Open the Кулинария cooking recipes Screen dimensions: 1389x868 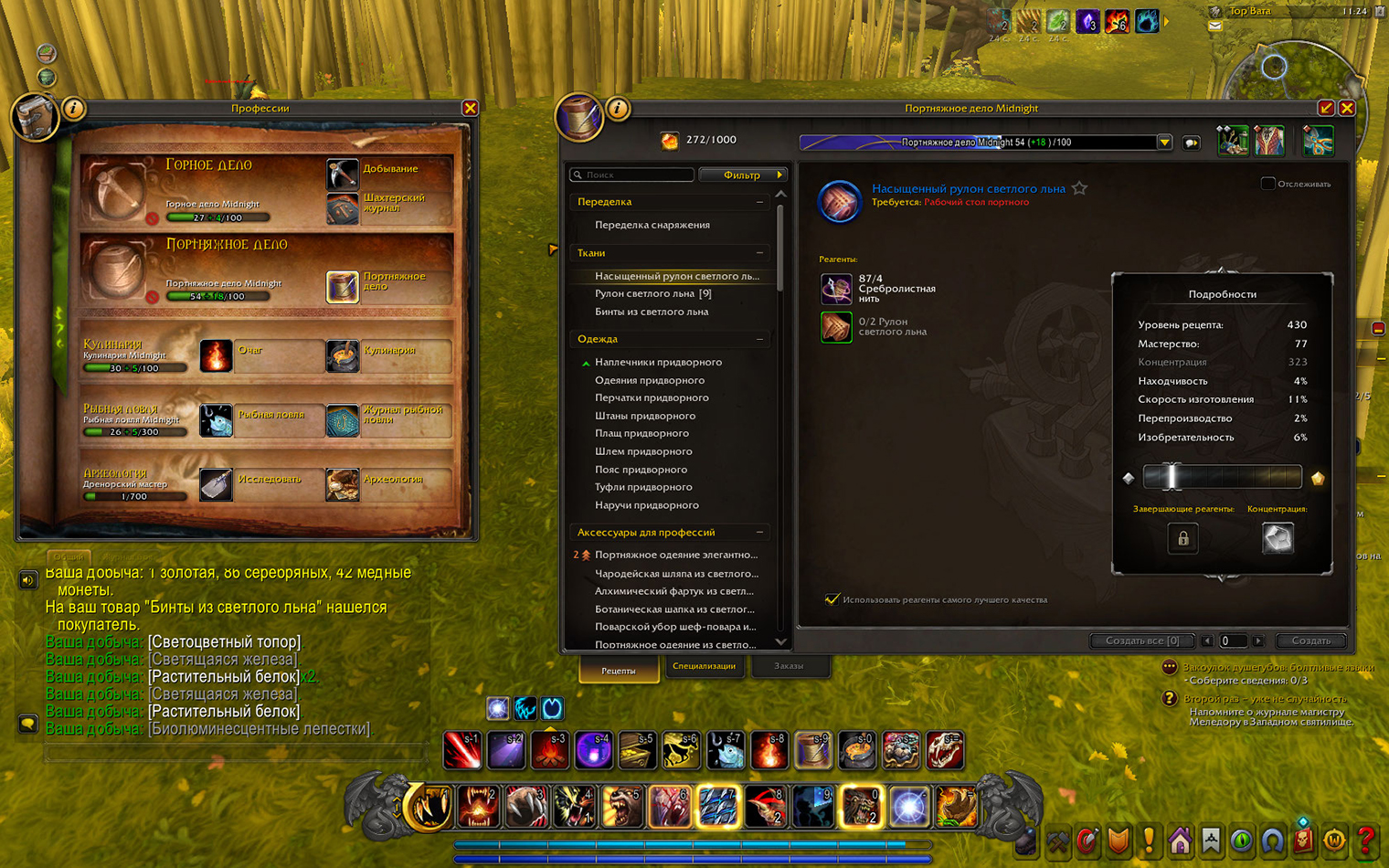(343, 356)
